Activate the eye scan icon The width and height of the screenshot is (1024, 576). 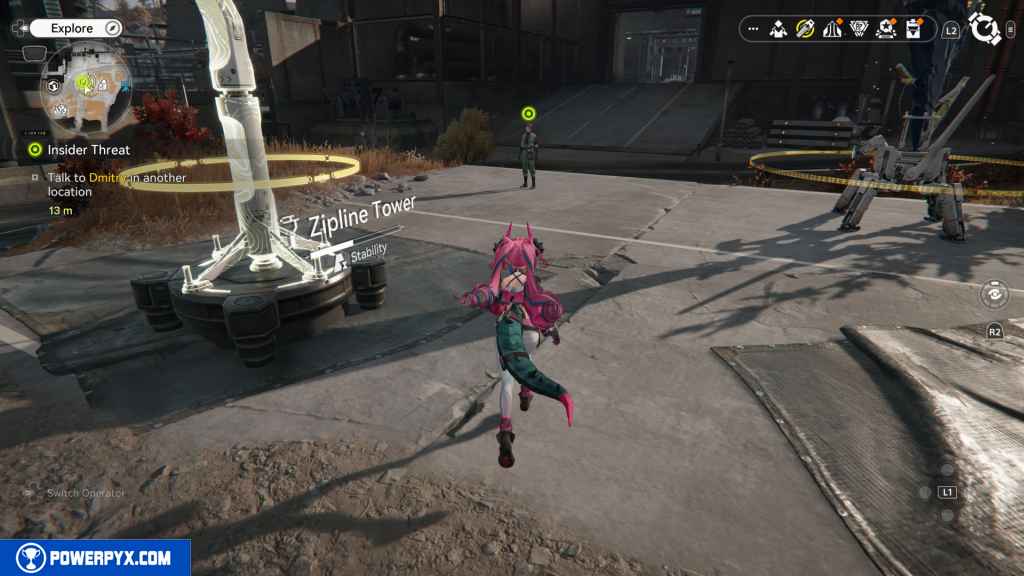(994, 294)
